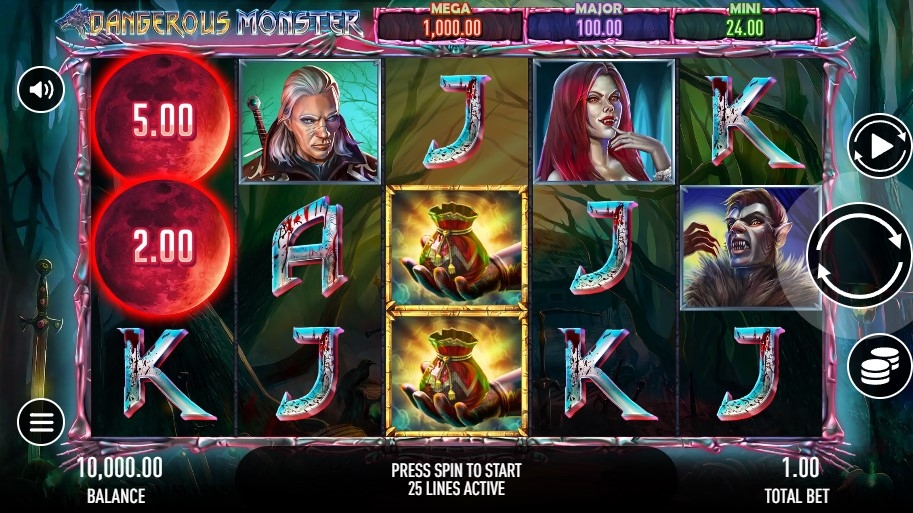The image size is (913, 513).
Task: Toggle the sound speaker button
Action: [41, 91]
